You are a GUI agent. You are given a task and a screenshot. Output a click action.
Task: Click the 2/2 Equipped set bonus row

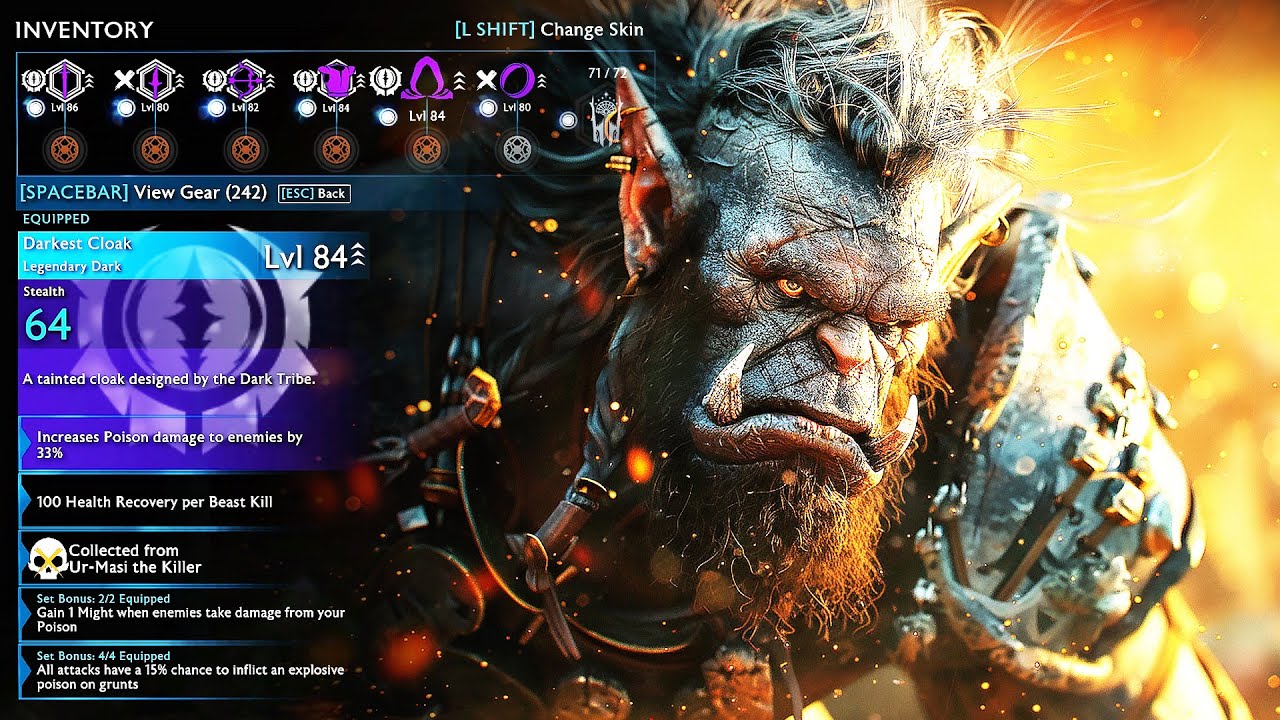click(x=190, y=613)
